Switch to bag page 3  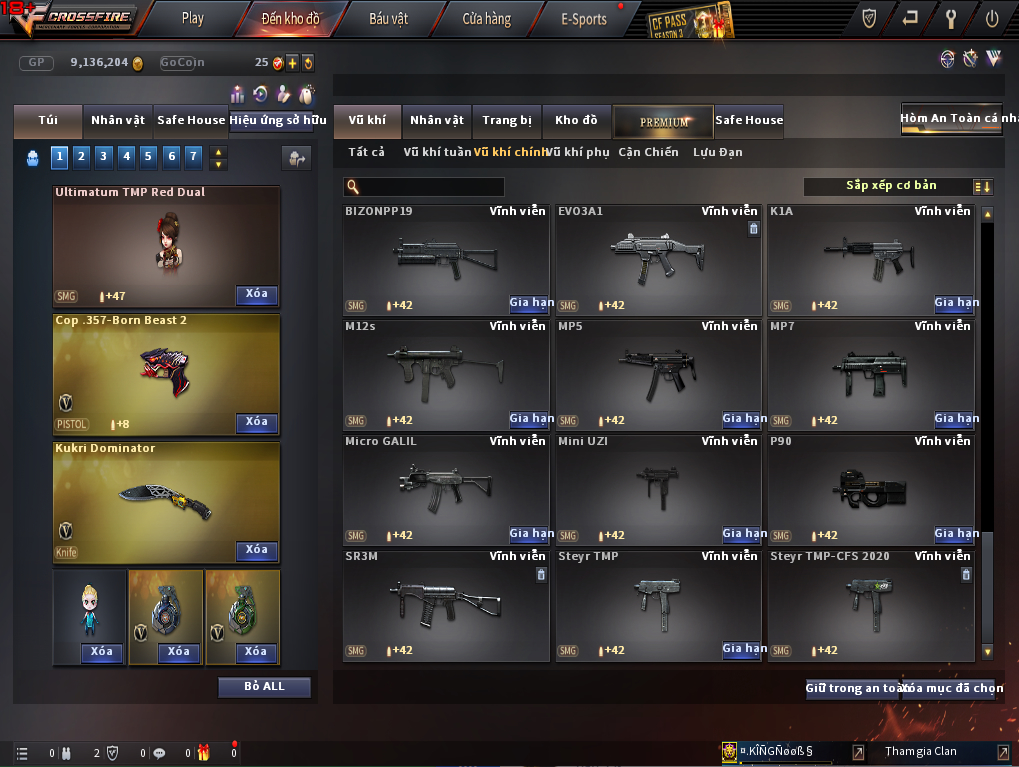pyautogui.click(x=104, y=156)
